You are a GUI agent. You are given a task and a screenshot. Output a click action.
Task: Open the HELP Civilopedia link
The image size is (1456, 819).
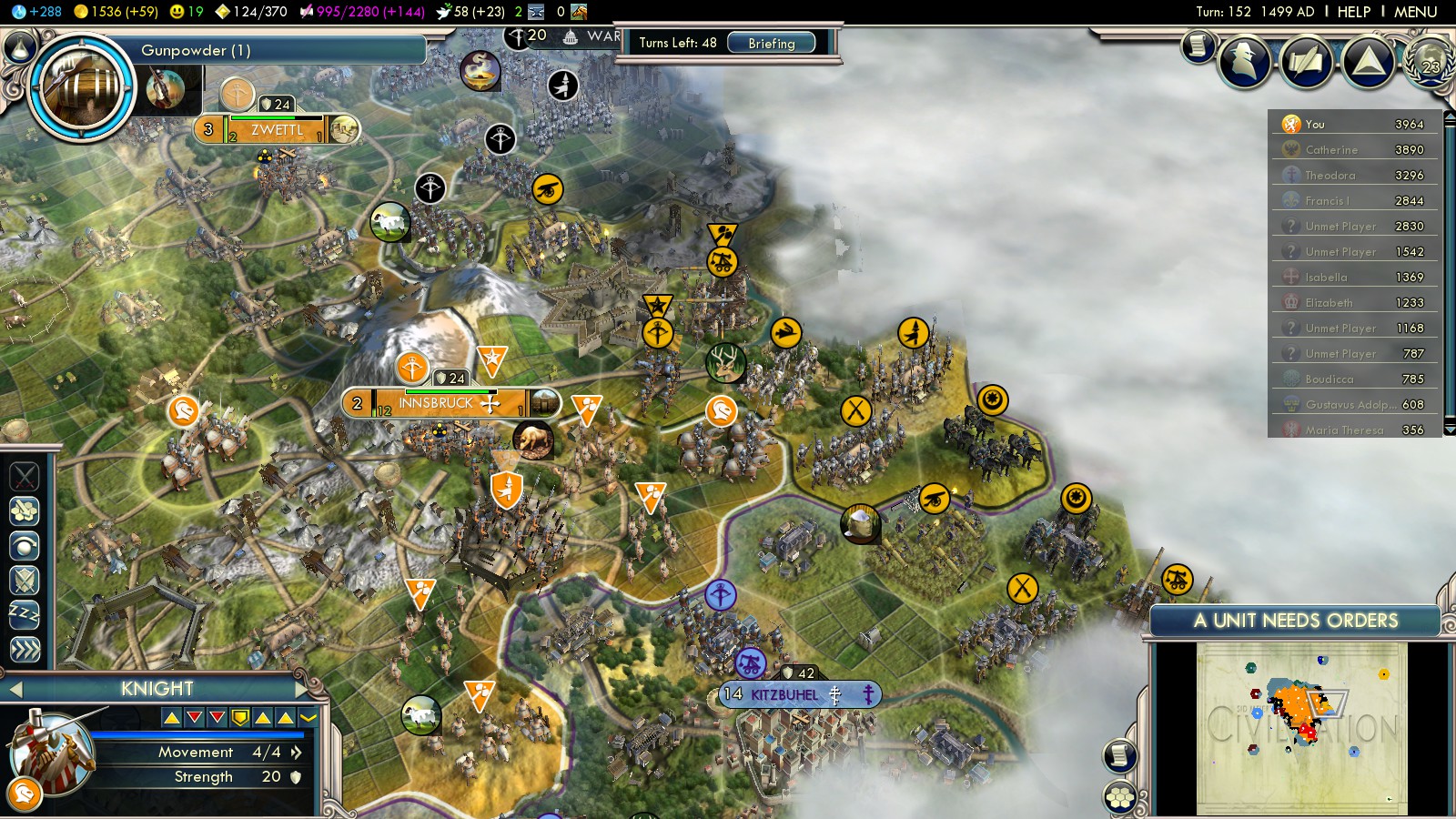click(x=1353, y=12)
